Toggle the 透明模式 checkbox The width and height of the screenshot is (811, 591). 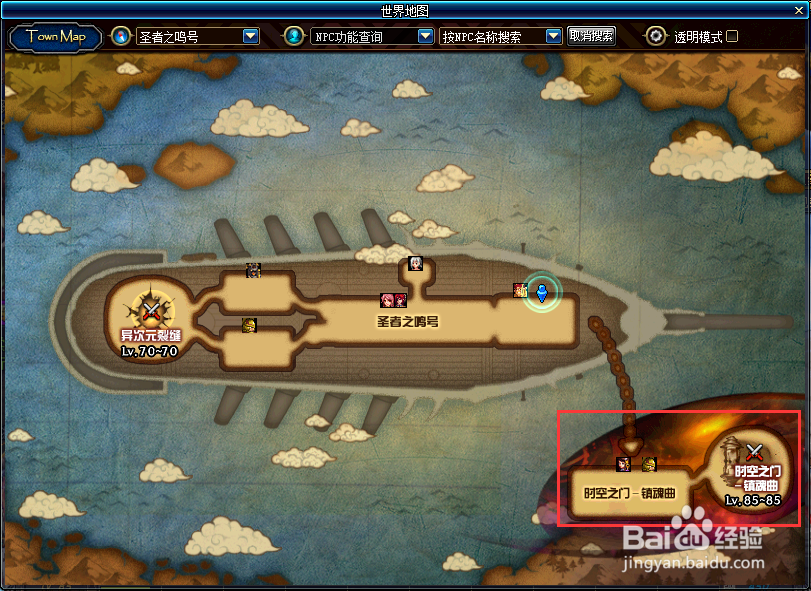732,37
